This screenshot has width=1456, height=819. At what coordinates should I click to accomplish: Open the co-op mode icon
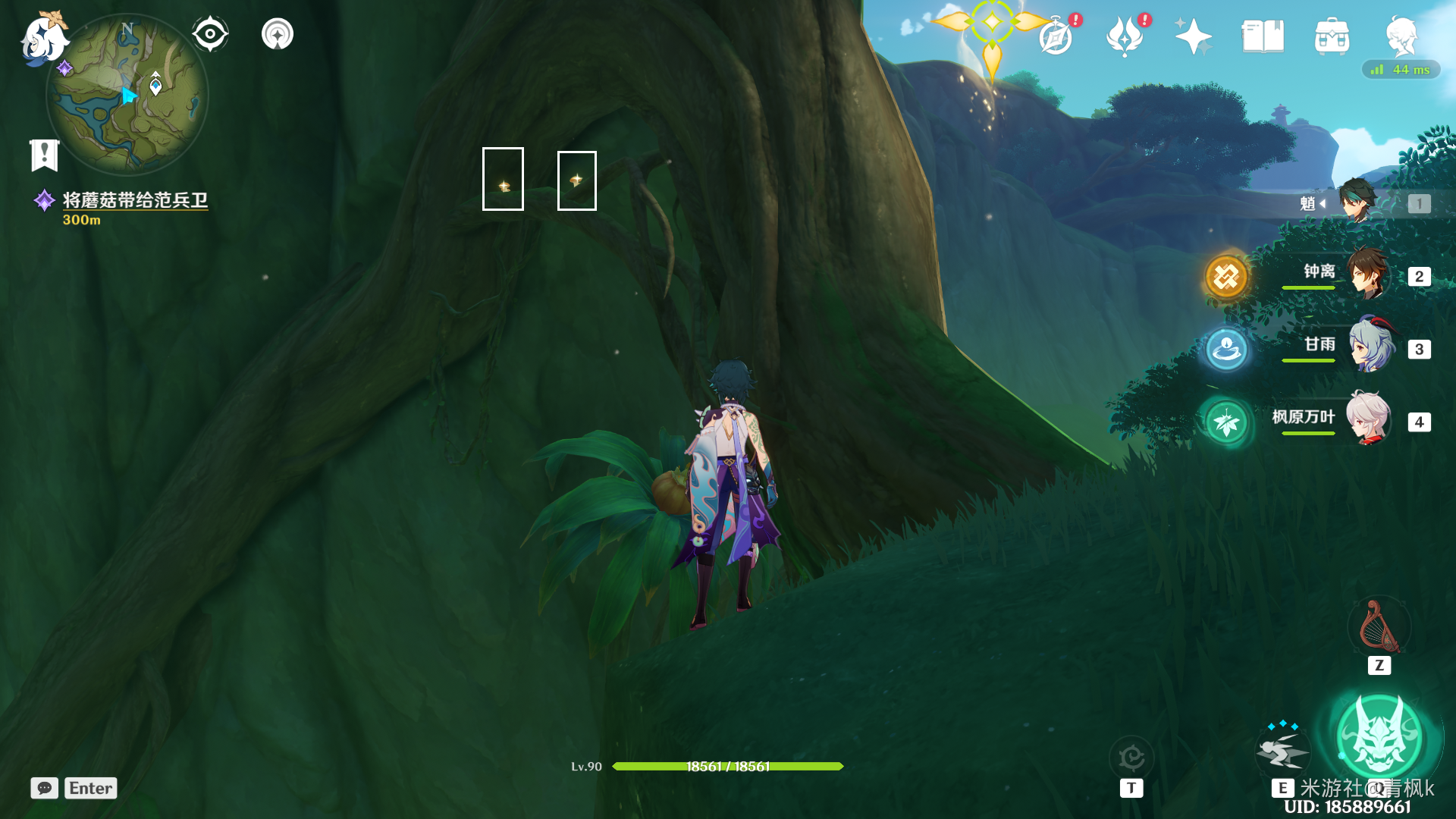[x=277, y=34]
